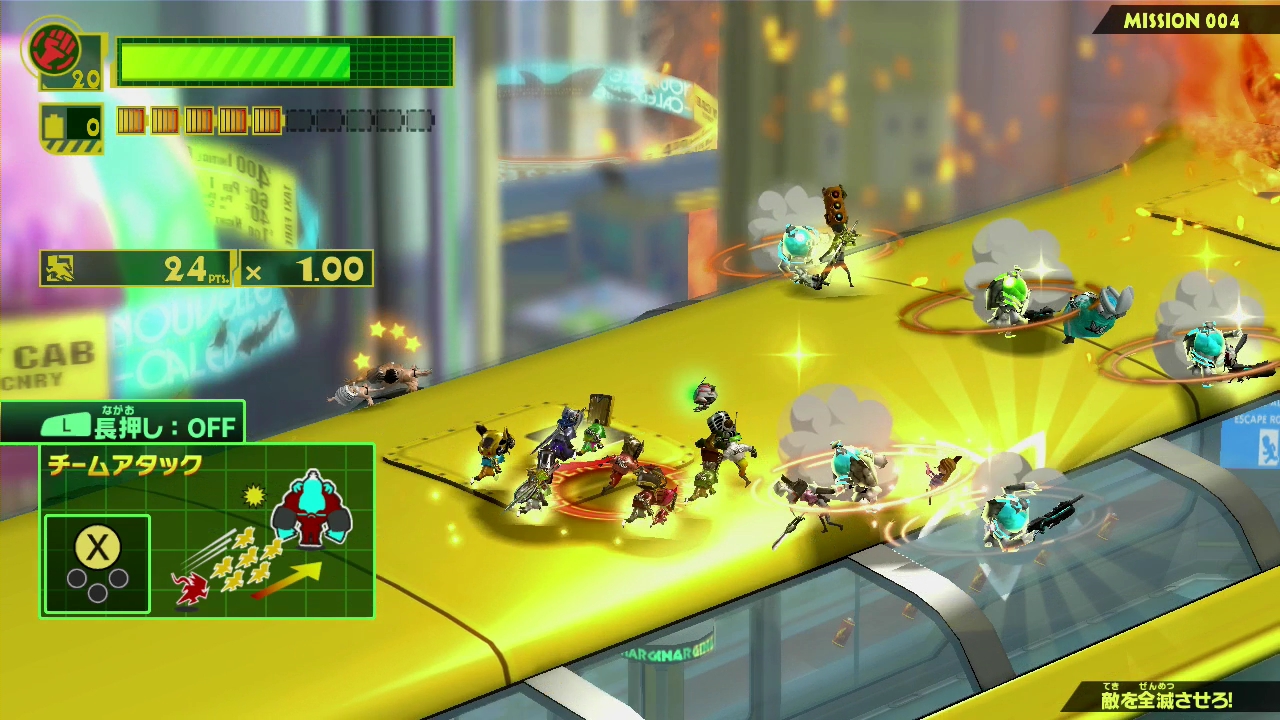Click the MISSION 004 label
Viewport: 1280px width, 720px height.
pos(1181,21)
